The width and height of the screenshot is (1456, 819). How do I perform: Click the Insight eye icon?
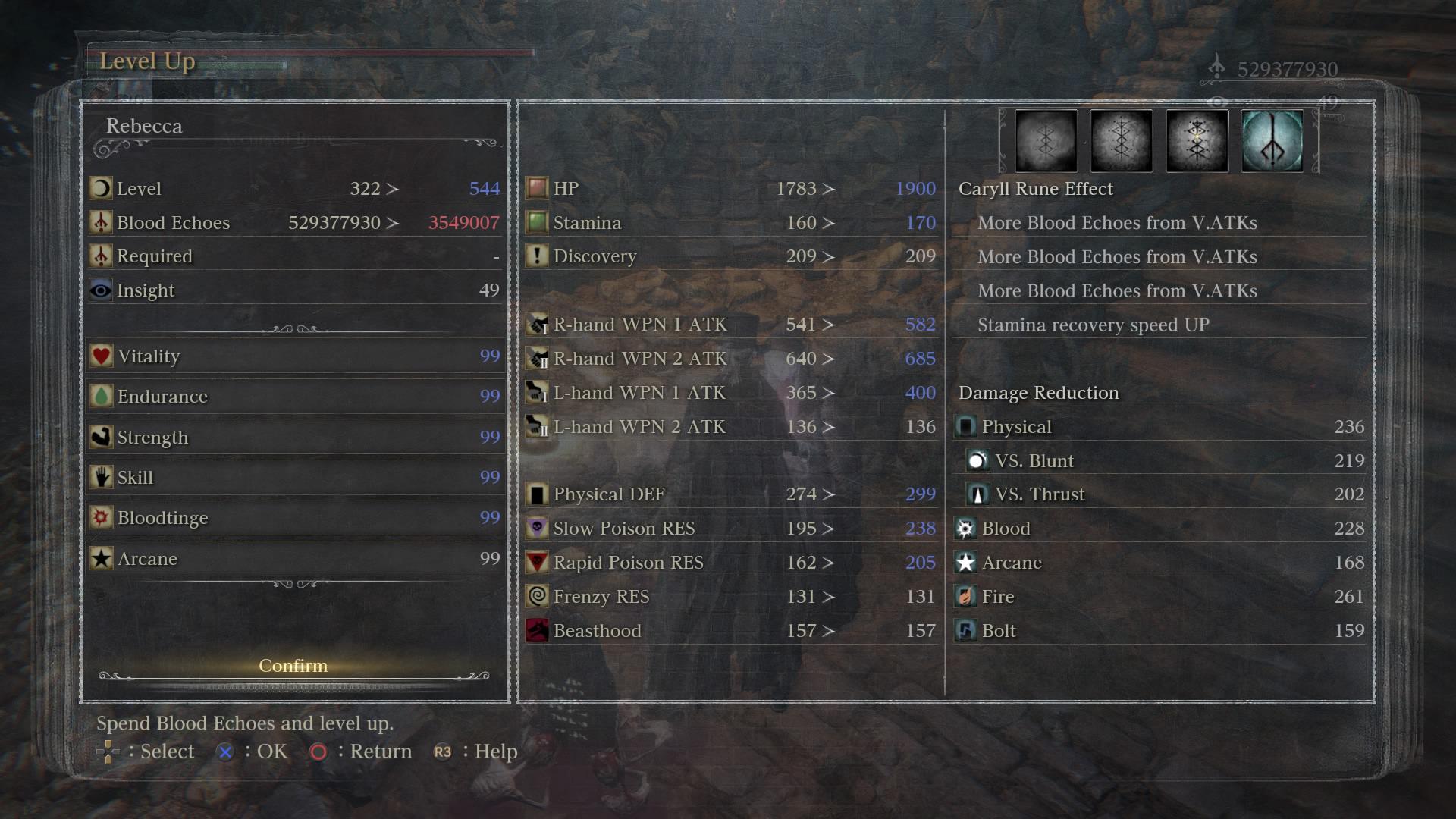pos(102,290)
